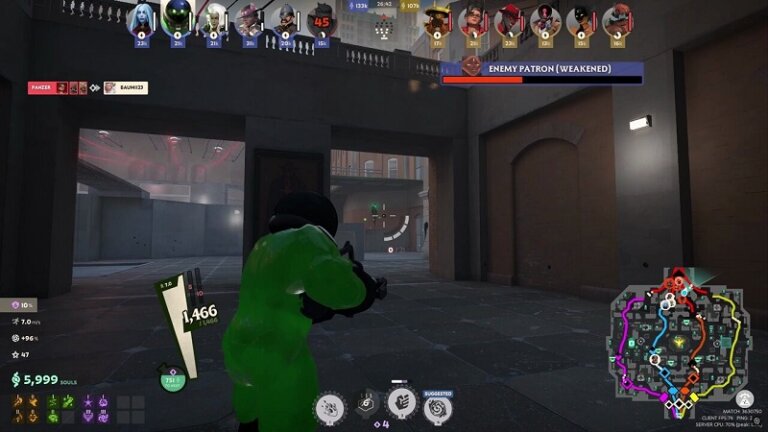This screenshot has height=432, width=768.
Task: Trigger the Puddle Punch fist ability
Action: [x=402, y=402]
